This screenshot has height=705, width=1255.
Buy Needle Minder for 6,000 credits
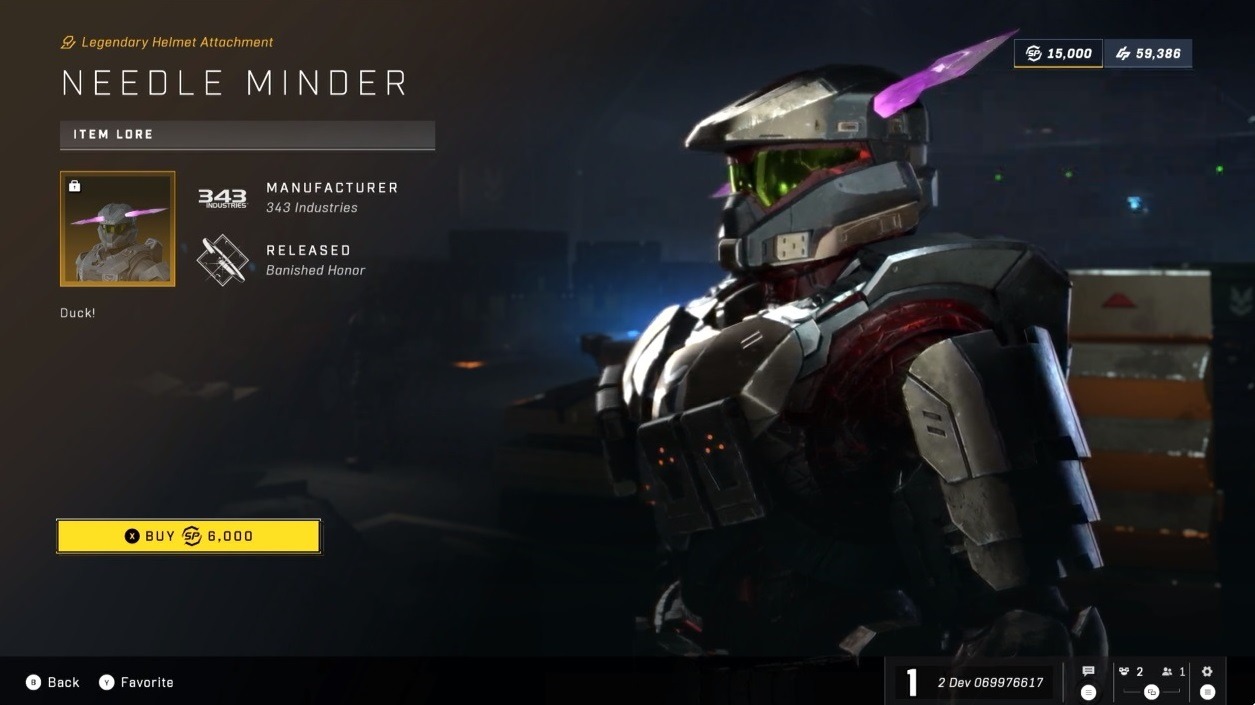tap(189, 536)
